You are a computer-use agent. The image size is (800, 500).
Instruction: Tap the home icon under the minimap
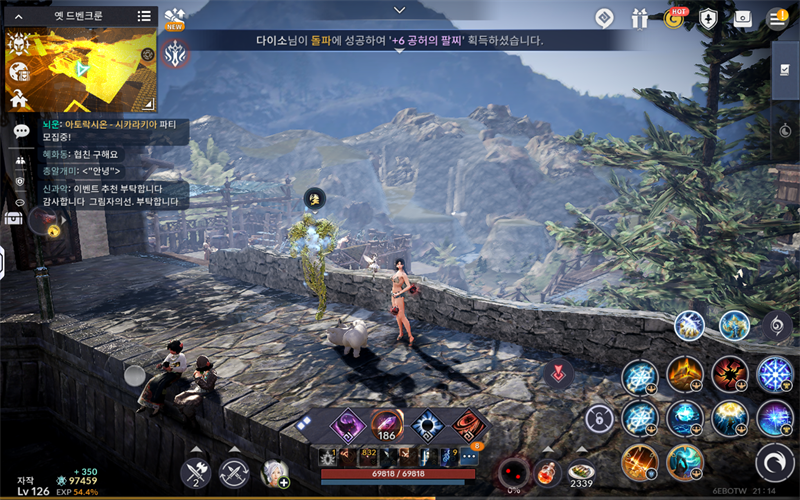[19, 98]
